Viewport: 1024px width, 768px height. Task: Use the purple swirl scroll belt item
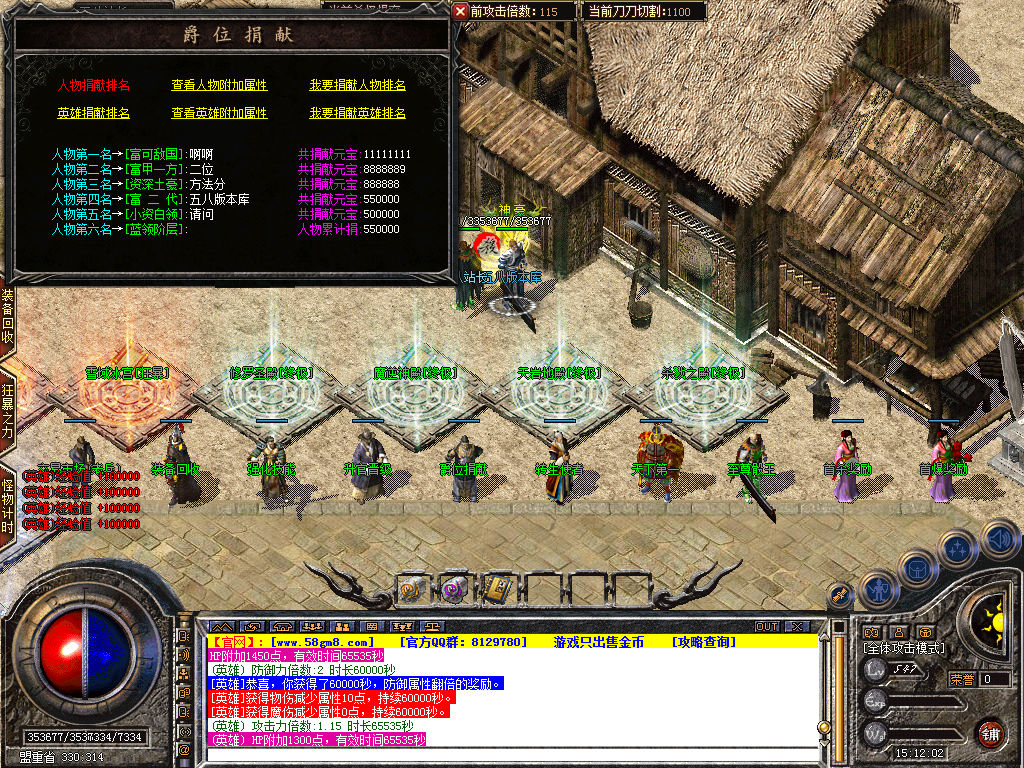click(454, 589)
